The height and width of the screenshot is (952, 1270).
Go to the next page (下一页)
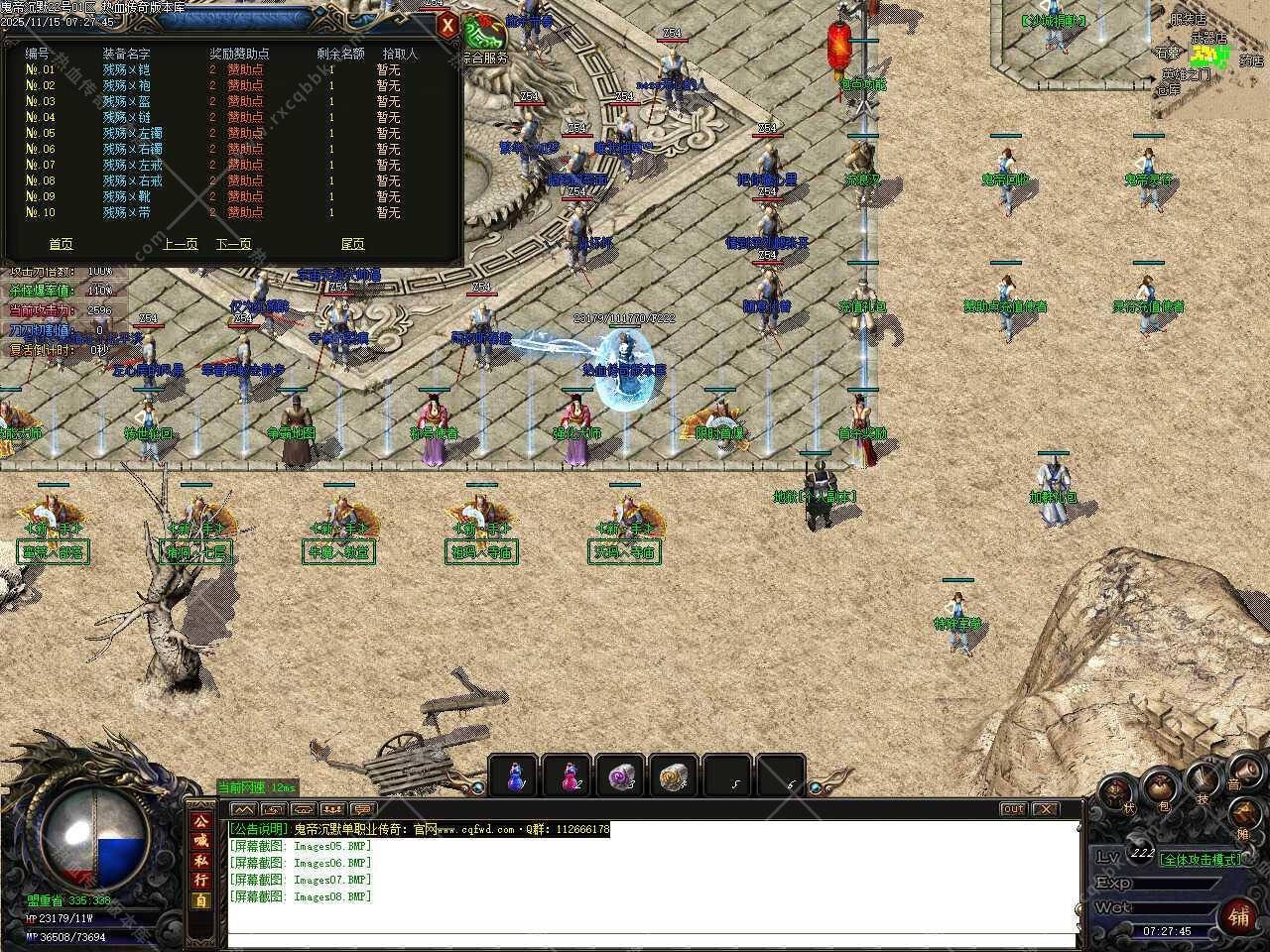click(x=233, y=244)
